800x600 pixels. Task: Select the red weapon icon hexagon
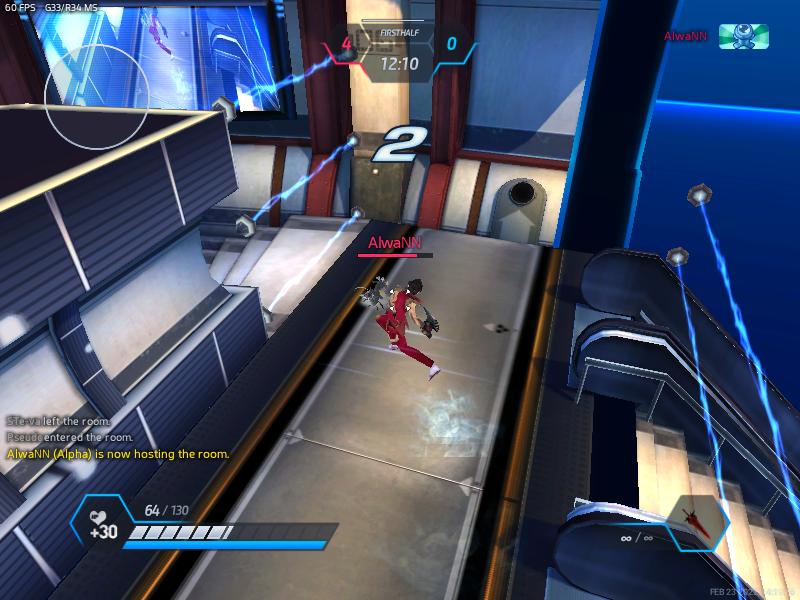[x=697, y=523]
